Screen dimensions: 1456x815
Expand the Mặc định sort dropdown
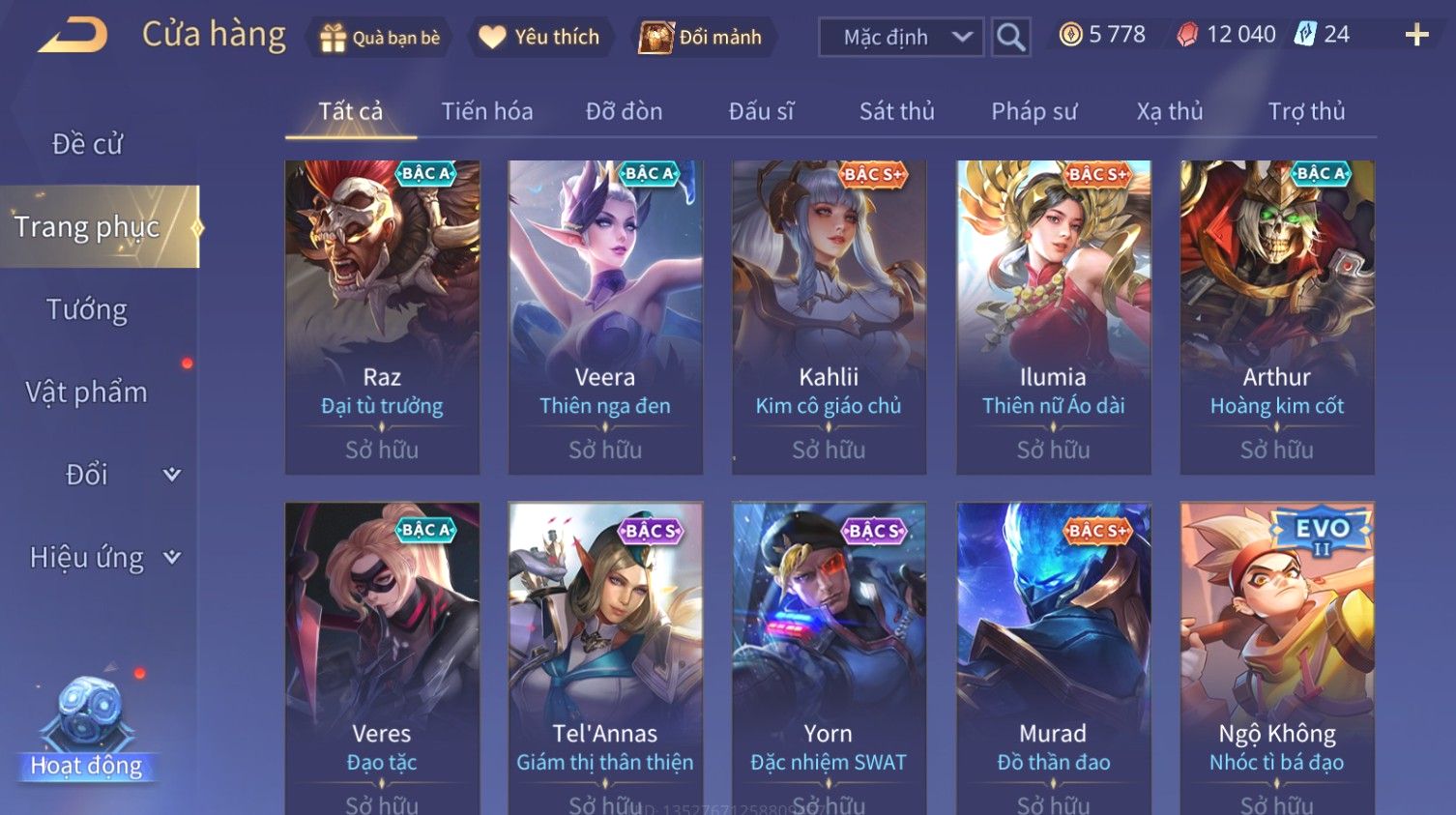pos(901,38)
